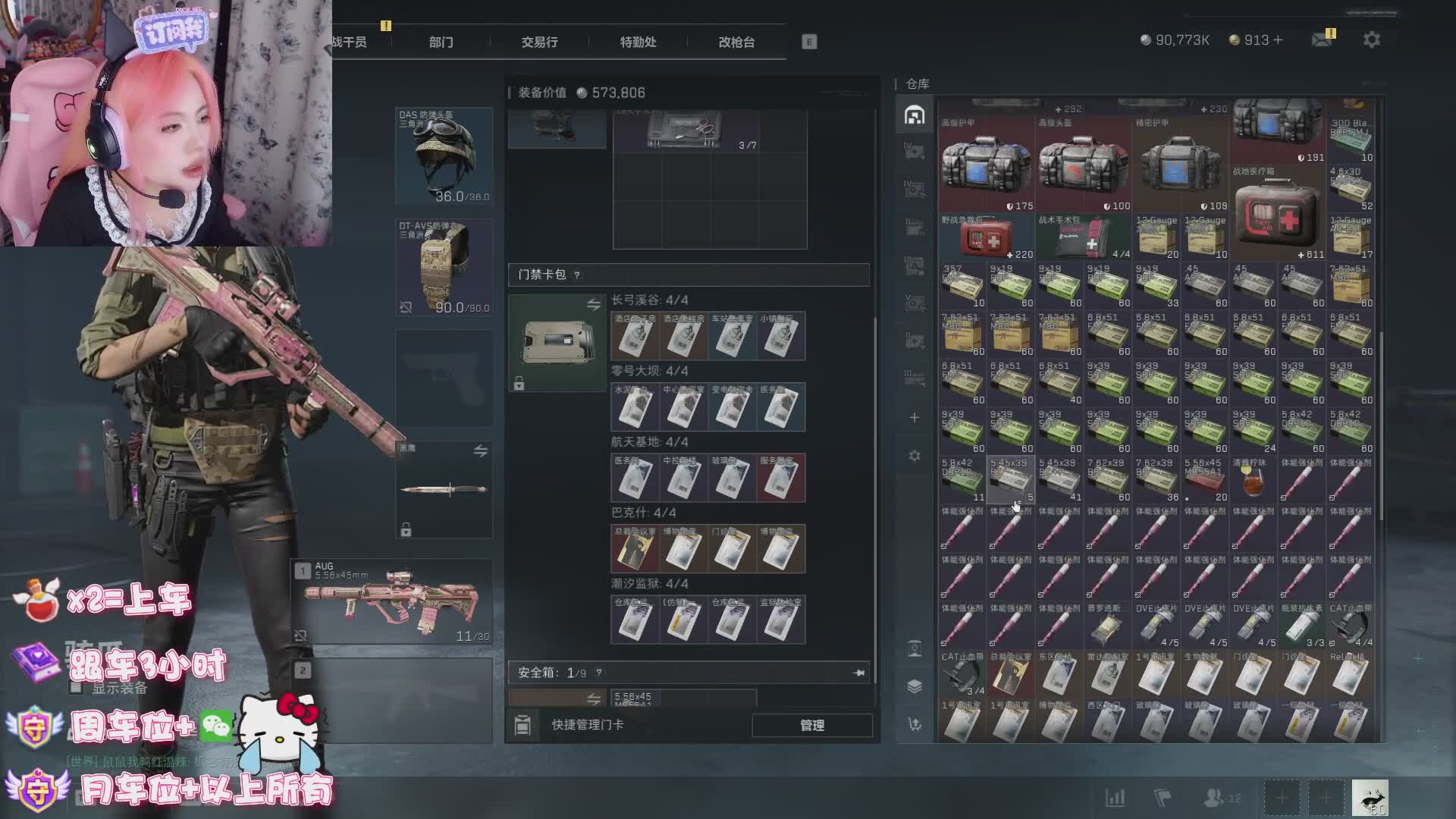Open the mail envelope icon
Image resolution: width=1456 pixels, height=819 pixels.
click(1322, 39)
